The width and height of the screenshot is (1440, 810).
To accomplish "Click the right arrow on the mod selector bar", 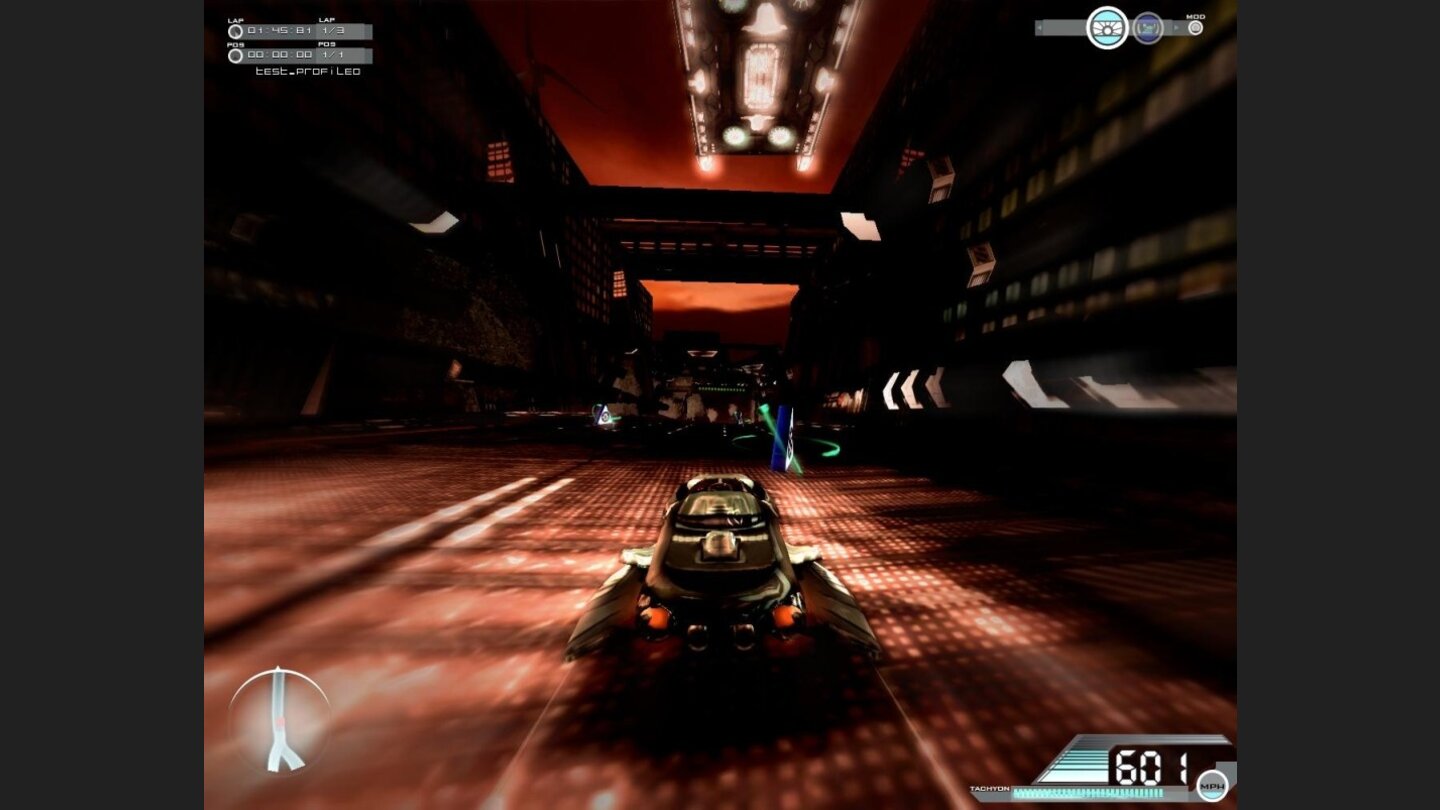I will (x=1177, y=27).
